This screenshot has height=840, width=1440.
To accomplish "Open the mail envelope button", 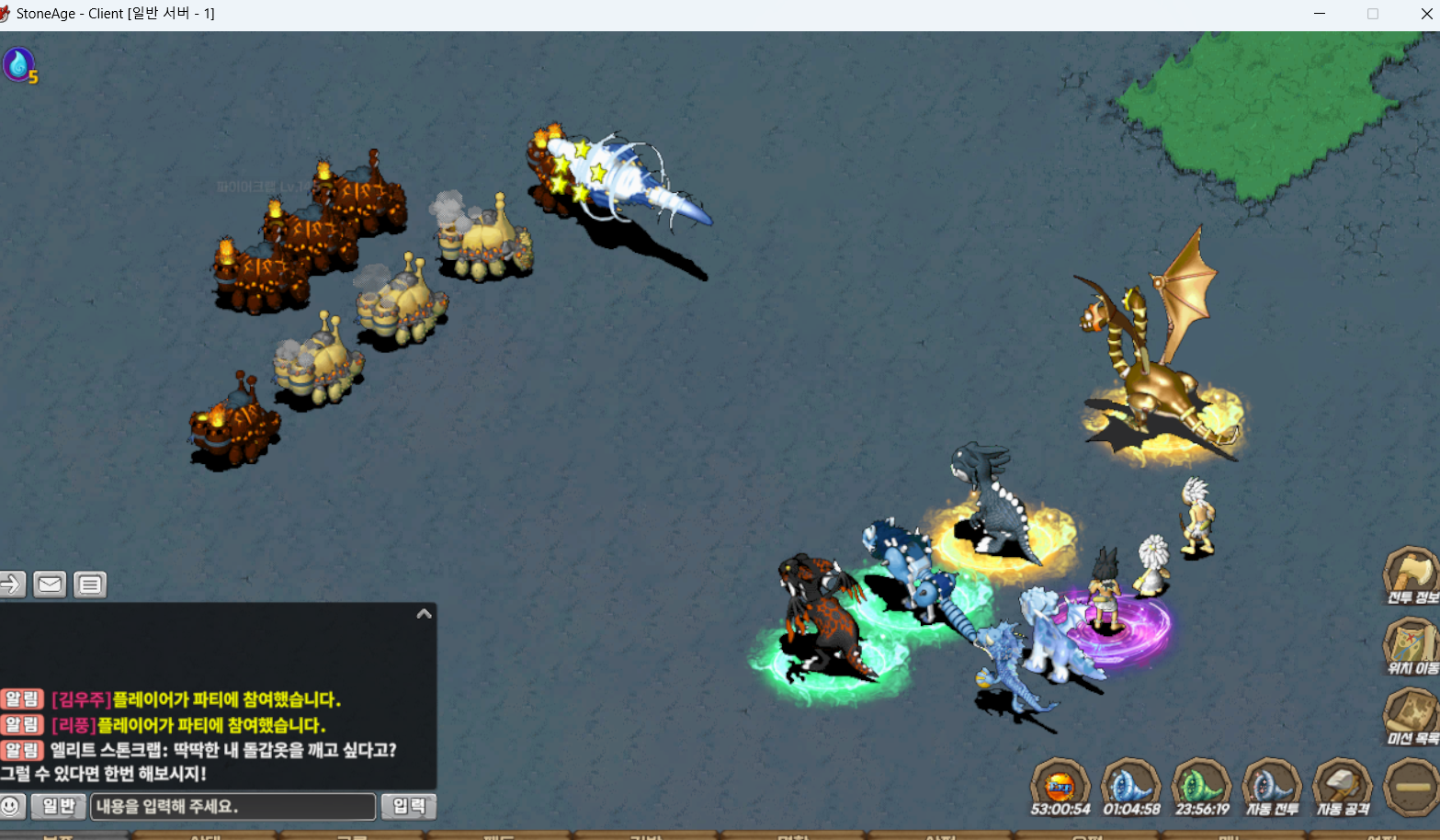I will click(50, 585).
